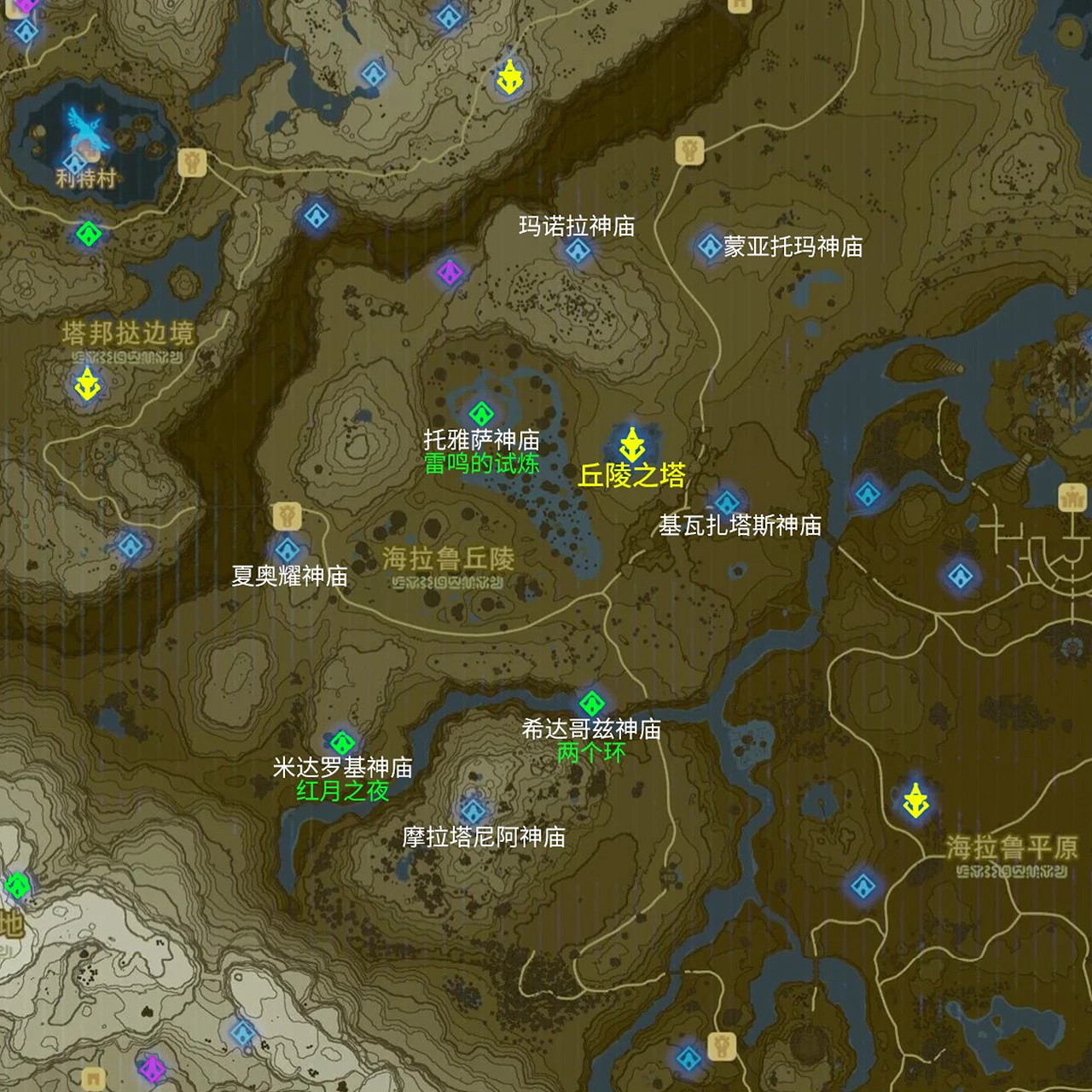Select the 丘陵之塔 yellow tower icon
Viewport: 1092px width, 1092px height.
632,443
